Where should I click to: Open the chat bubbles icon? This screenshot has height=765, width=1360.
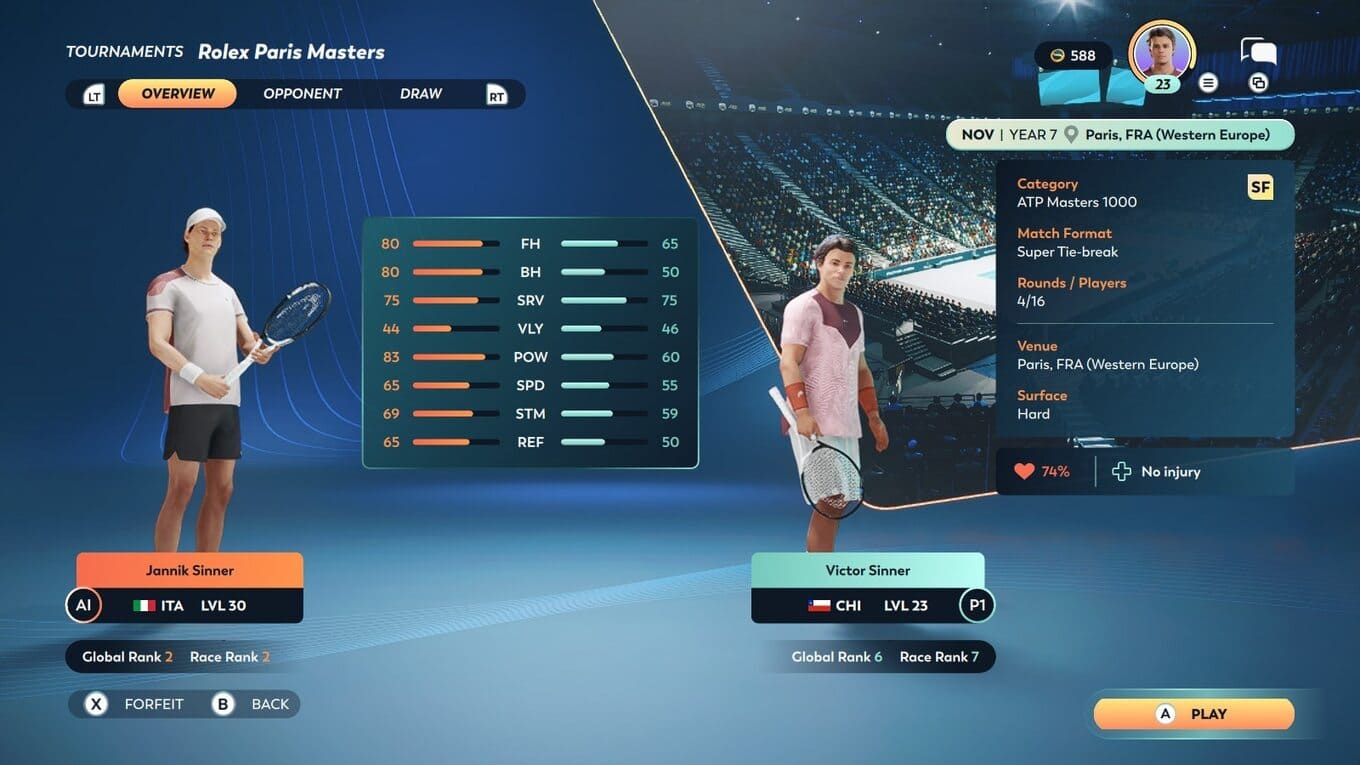click(1258, 52)
